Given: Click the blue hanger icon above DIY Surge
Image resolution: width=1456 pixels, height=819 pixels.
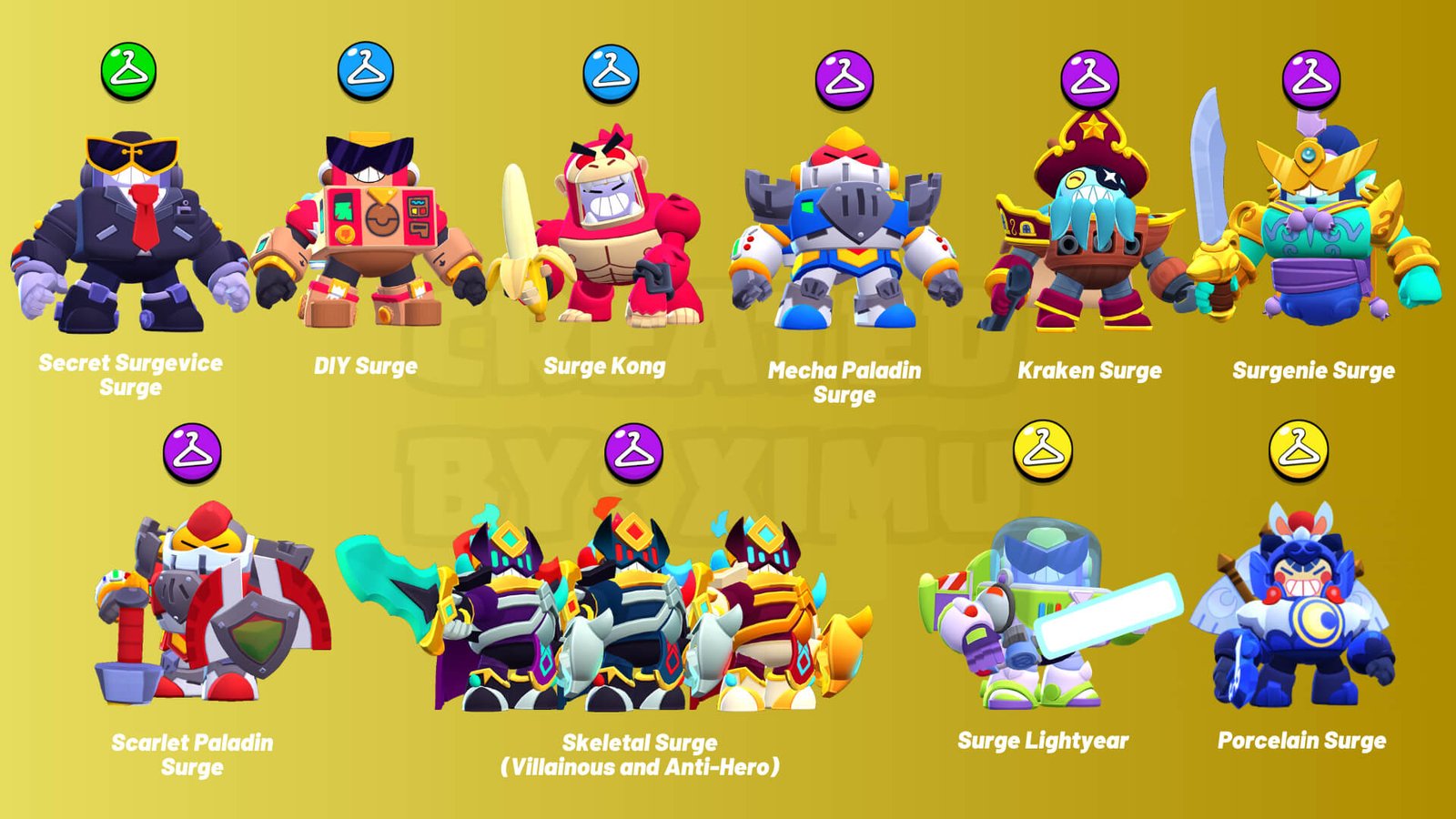Looking at the screenshot, I should (366, 71).
